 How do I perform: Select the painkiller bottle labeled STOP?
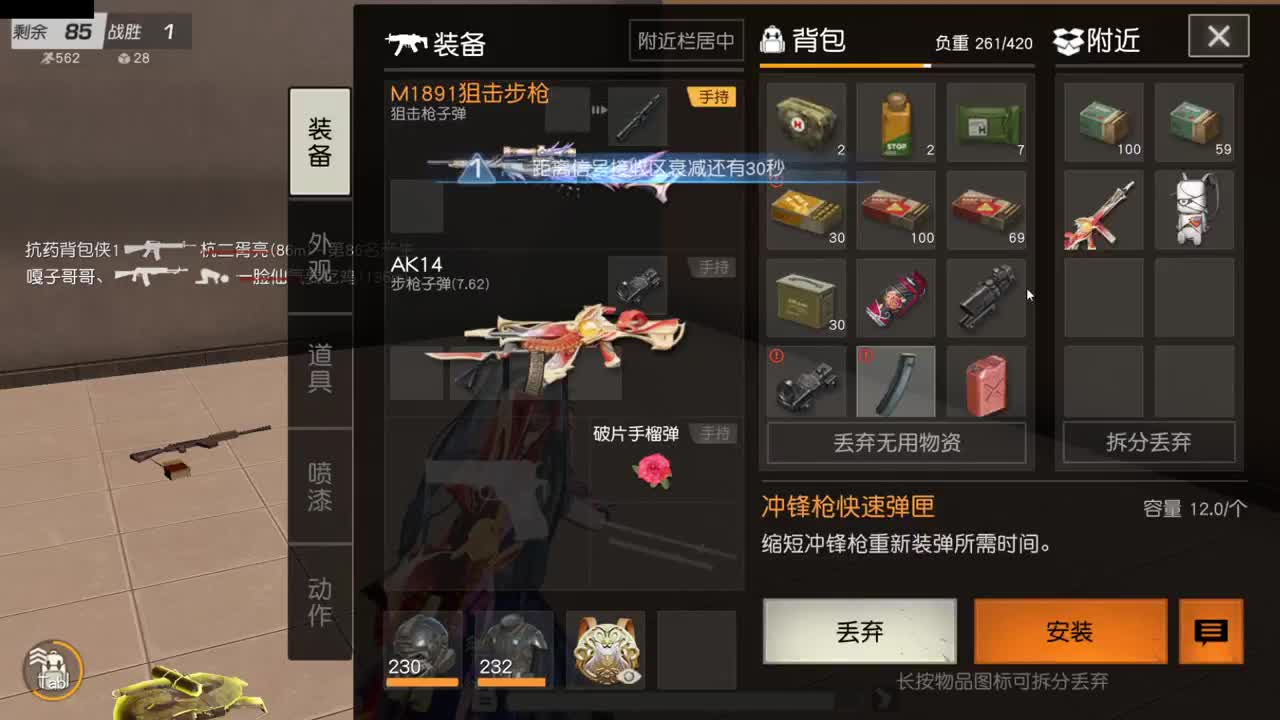[x=896, y=122]
